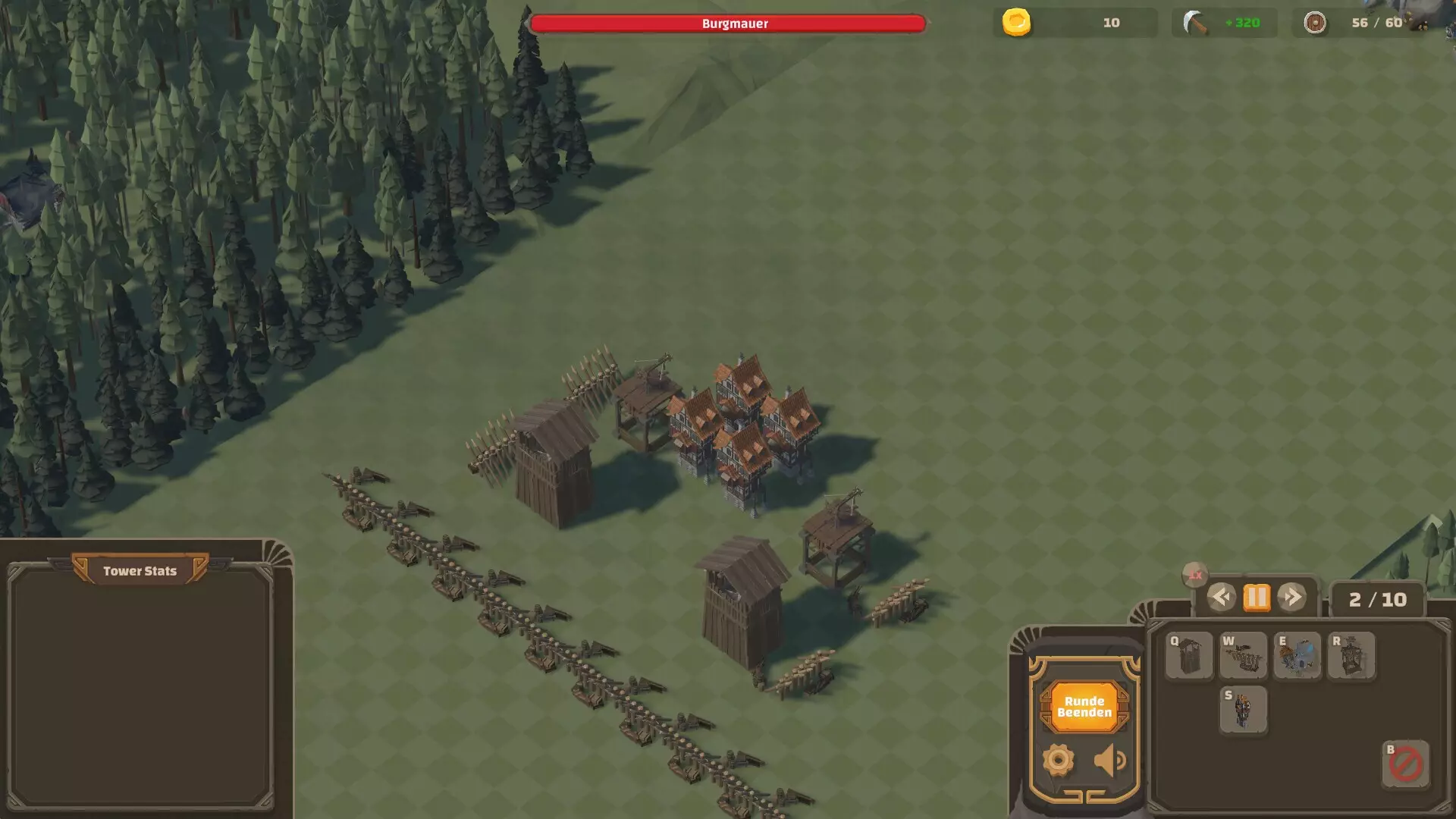The width and height of the screenshot is (1456, 819).
Task: Pick the blue crystal building slot
Action: [1297, 656]
